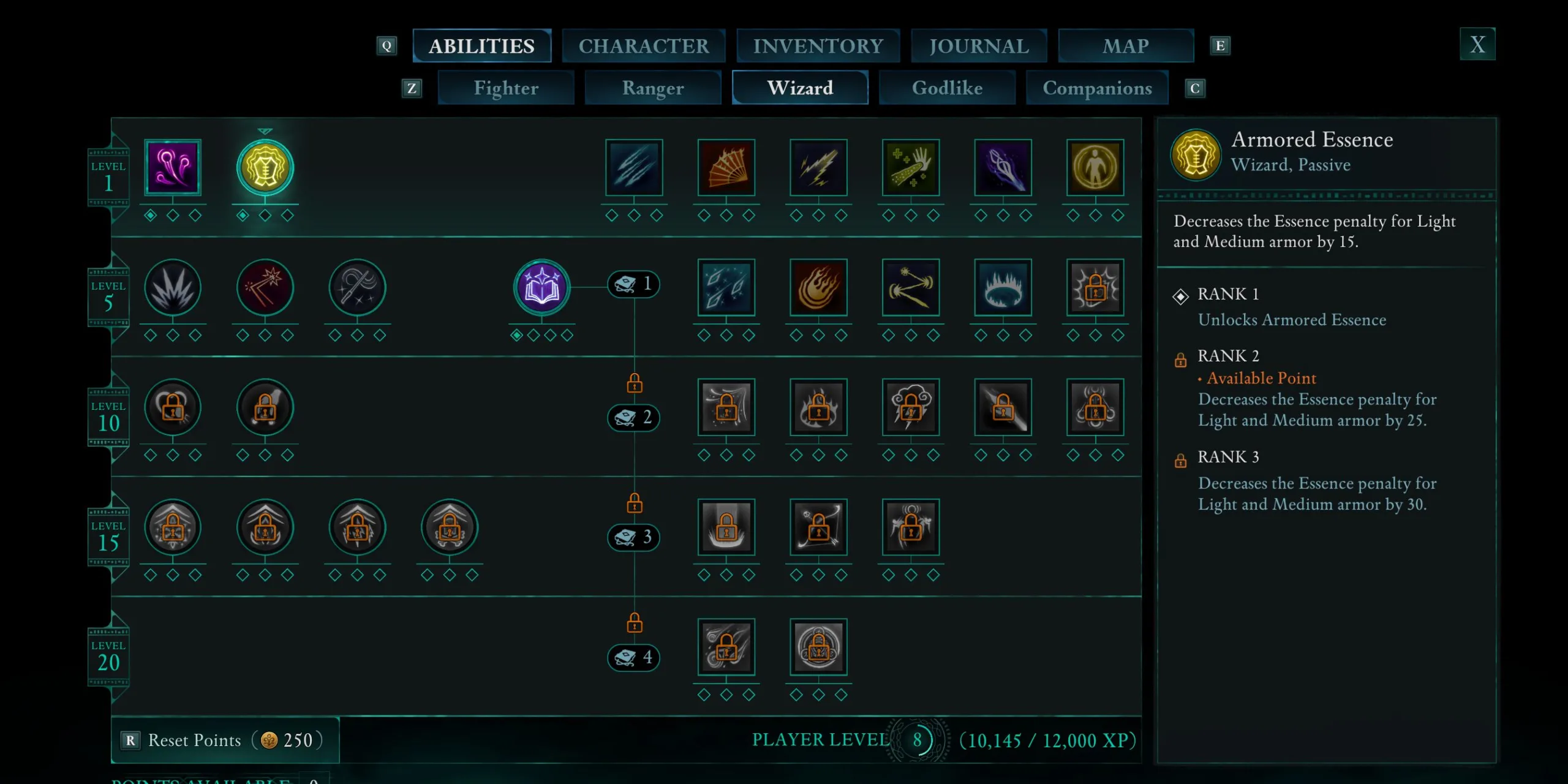Switch to the Ranger ability tree
The height and width of the screenshot is (784, 1568).
(x=653, y=88)
